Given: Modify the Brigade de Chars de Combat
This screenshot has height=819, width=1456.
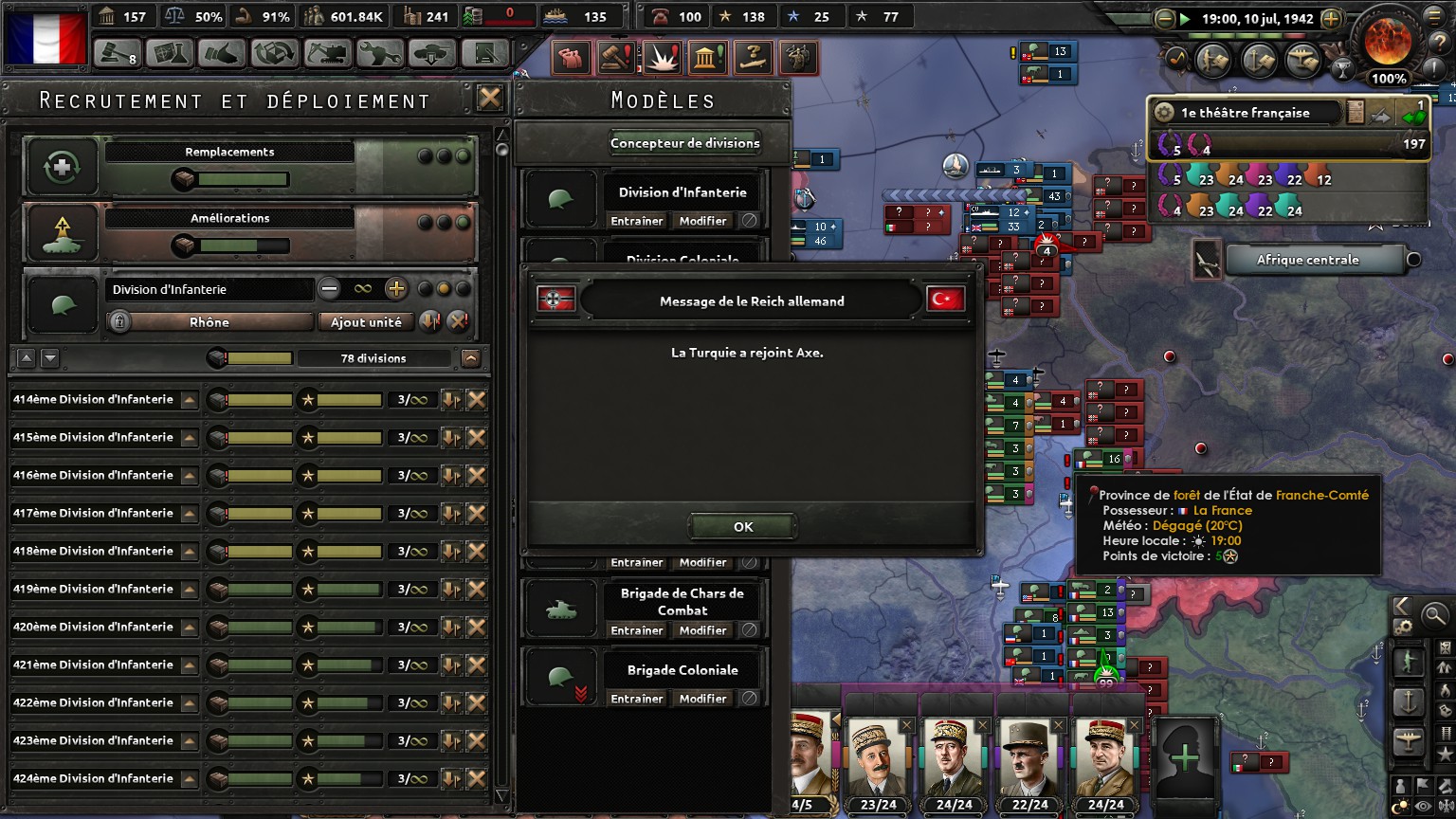Looking at the screenshot, I should [702, 630].
